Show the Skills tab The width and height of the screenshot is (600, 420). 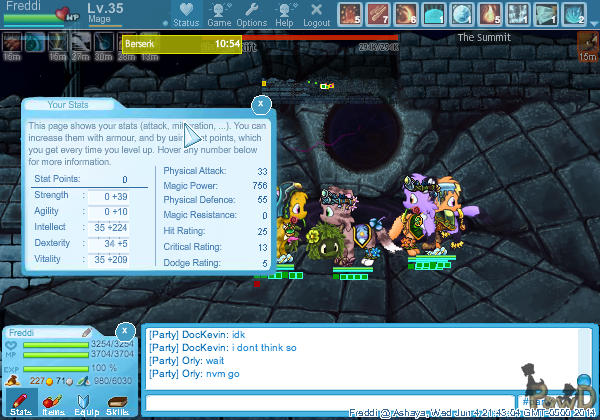(x=116, y=402)
